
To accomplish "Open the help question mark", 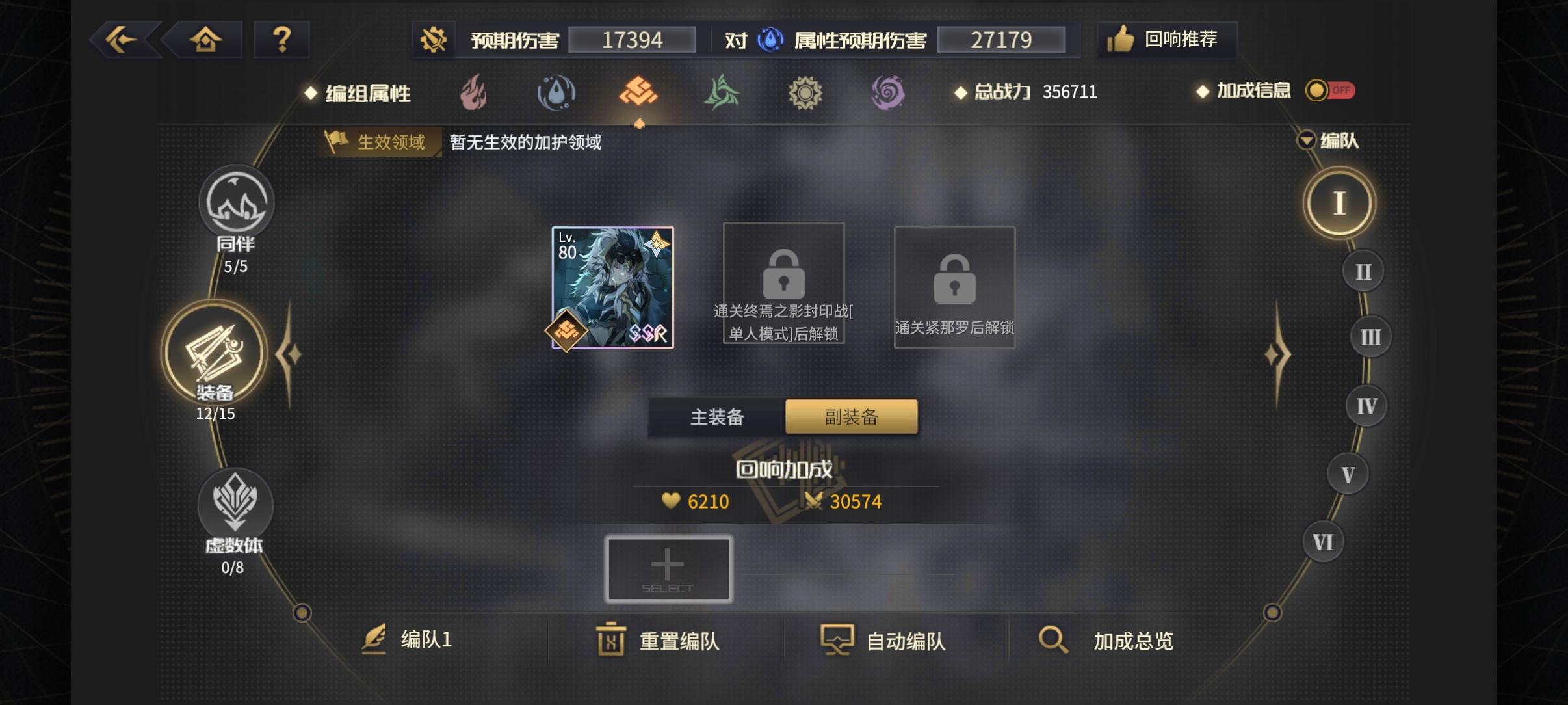I will tap(282, 39).
